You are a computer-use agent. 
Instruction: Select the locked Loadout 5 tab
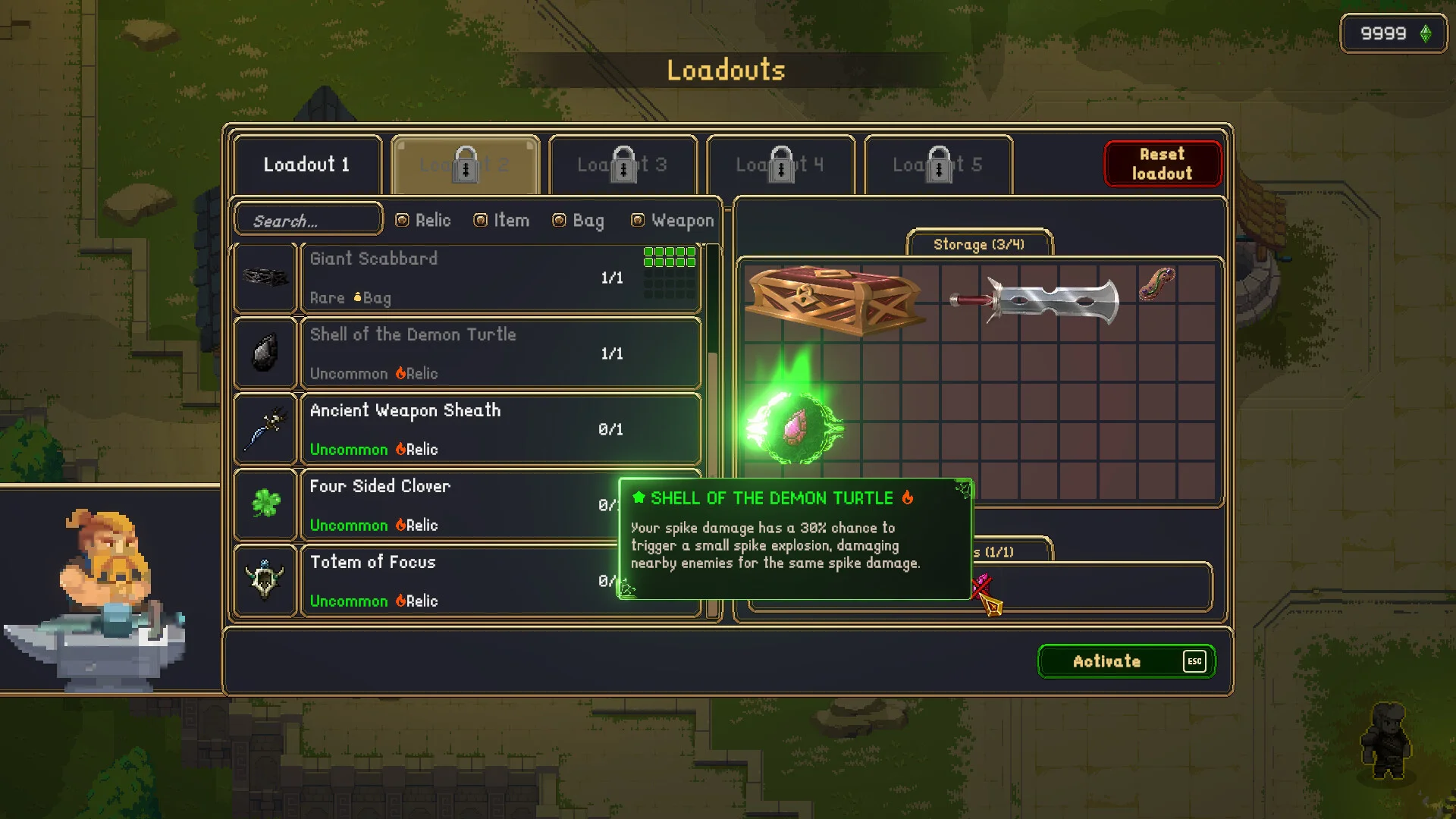pyautogui.click(x=938, y=165)
